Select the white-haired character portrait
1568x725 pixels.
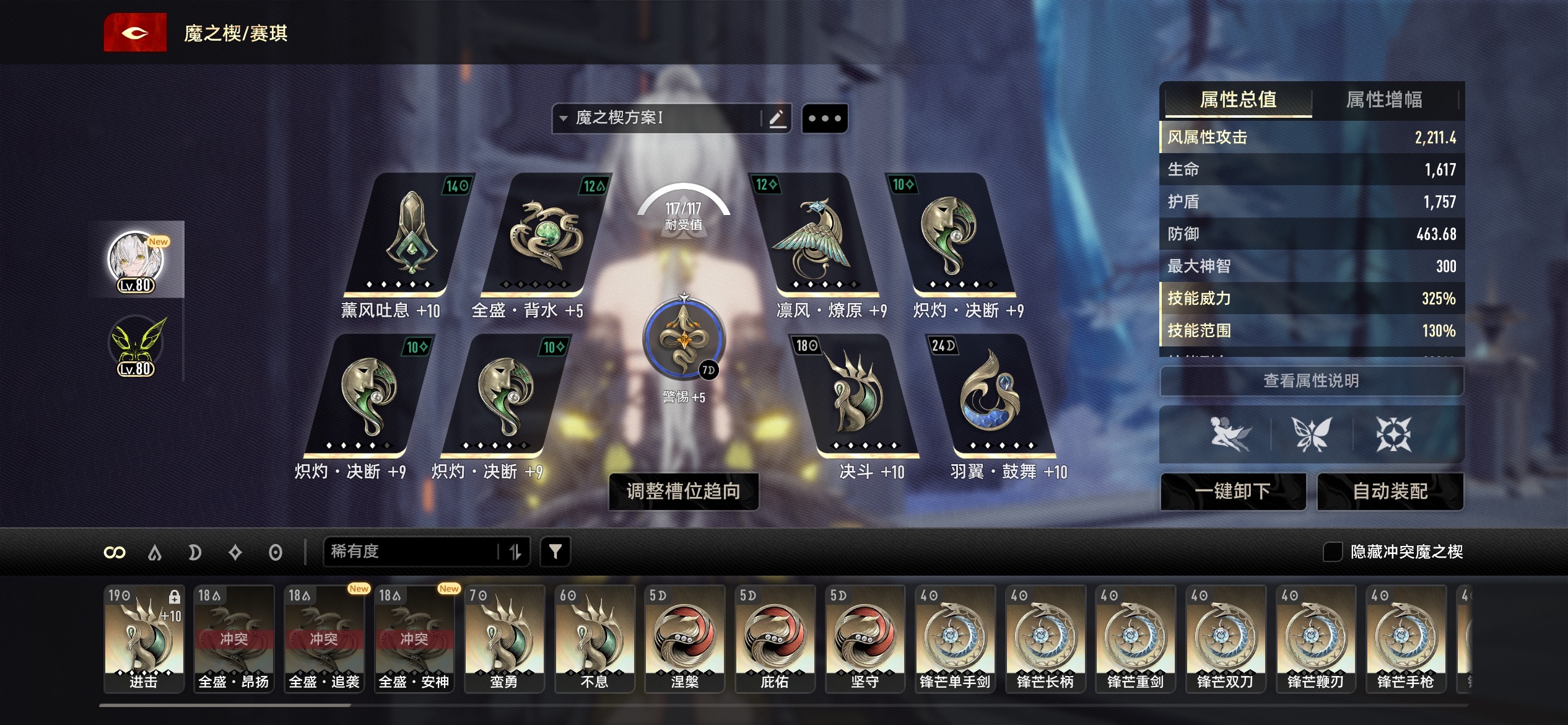click(x=136, y=260)
